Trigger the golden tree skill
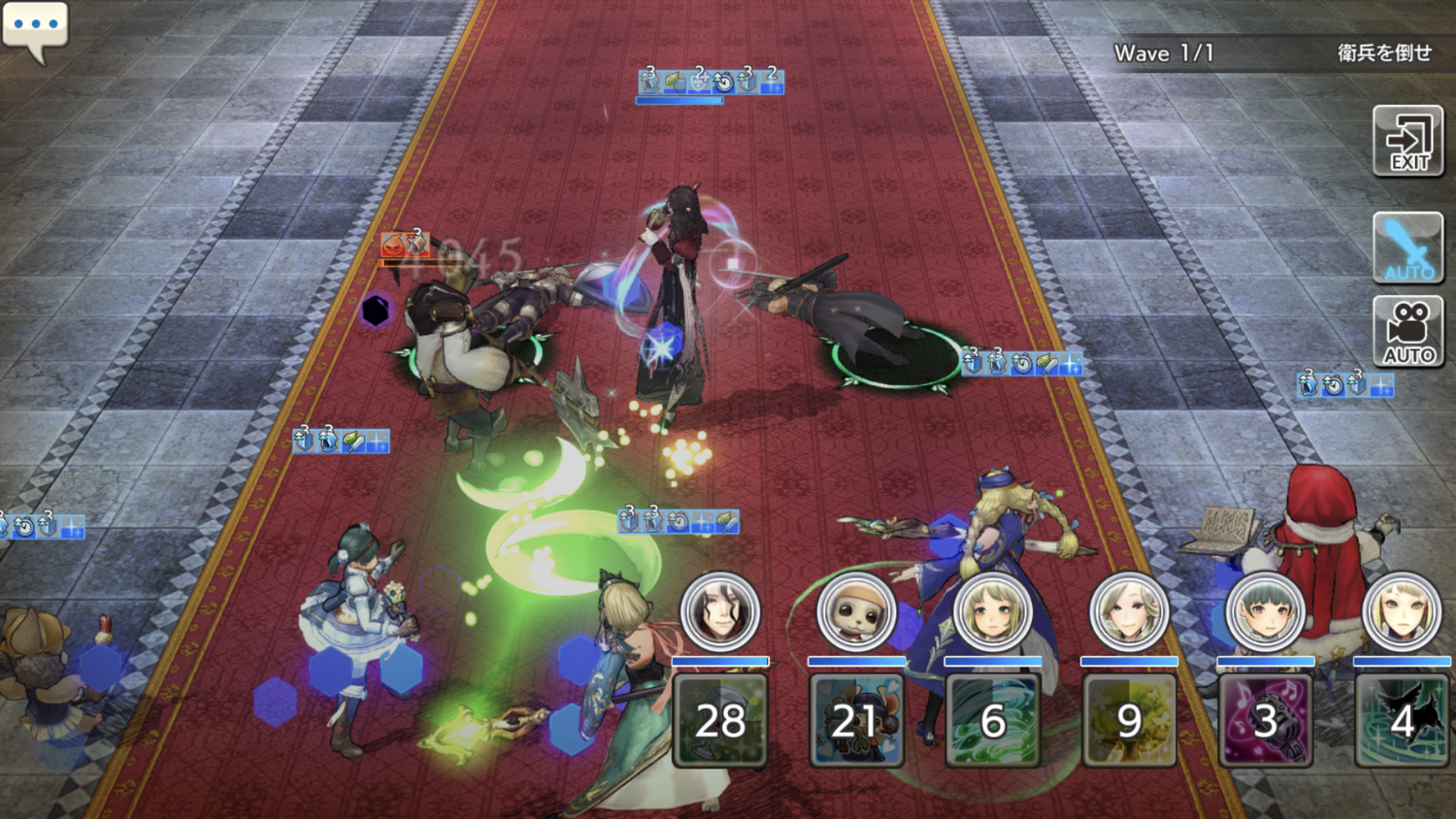This screenshot has width=1456, height=819. 1129,720
